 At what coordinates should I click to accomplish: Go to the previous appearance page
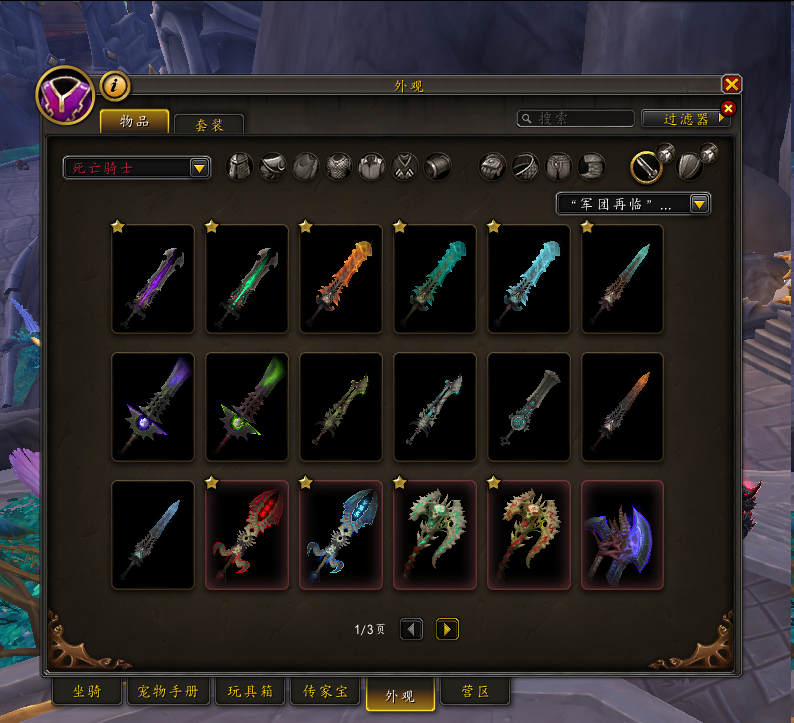click(412, 629)
